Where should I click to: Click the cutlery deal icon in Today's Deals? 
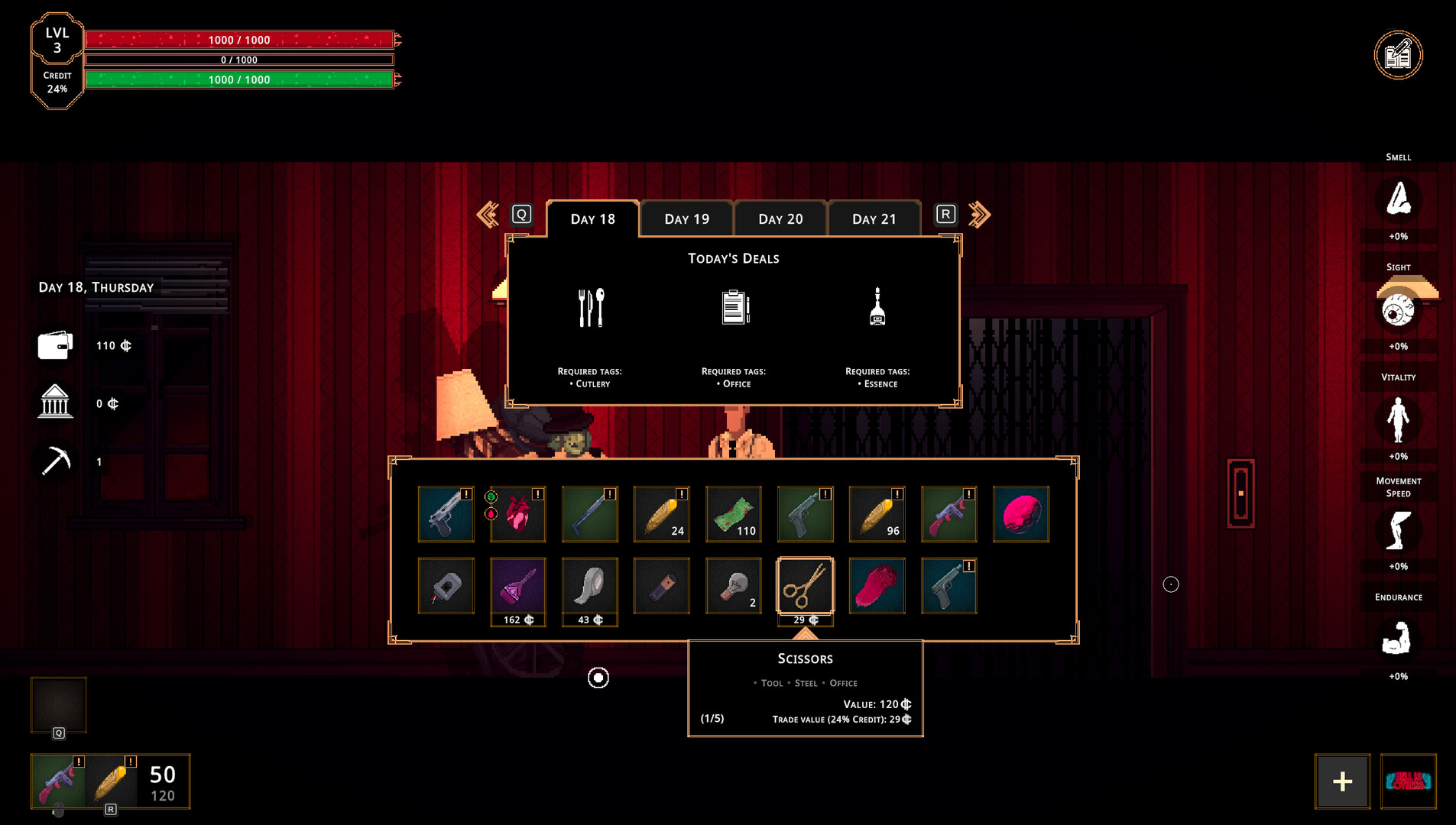coord(590,308)
